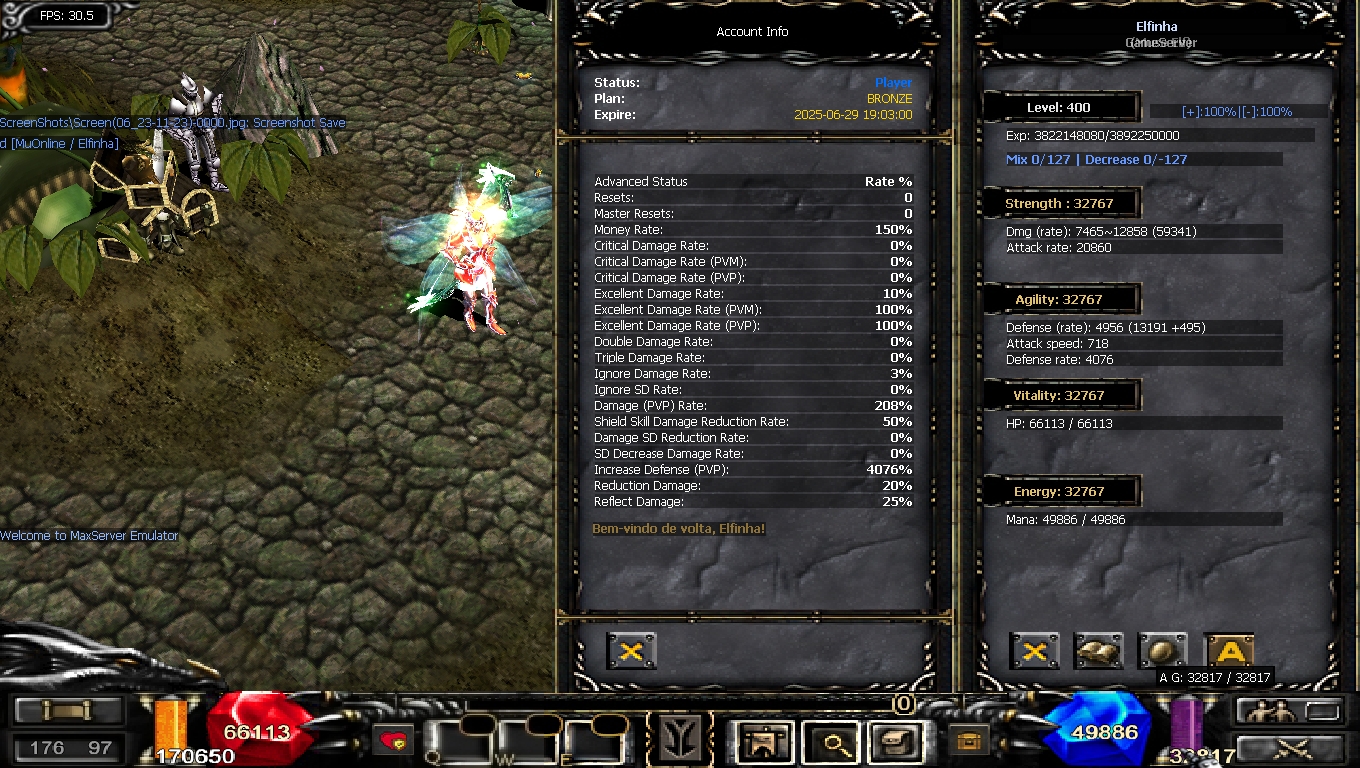Open the advanced stats 'A' button

[x=1229, y=652]
